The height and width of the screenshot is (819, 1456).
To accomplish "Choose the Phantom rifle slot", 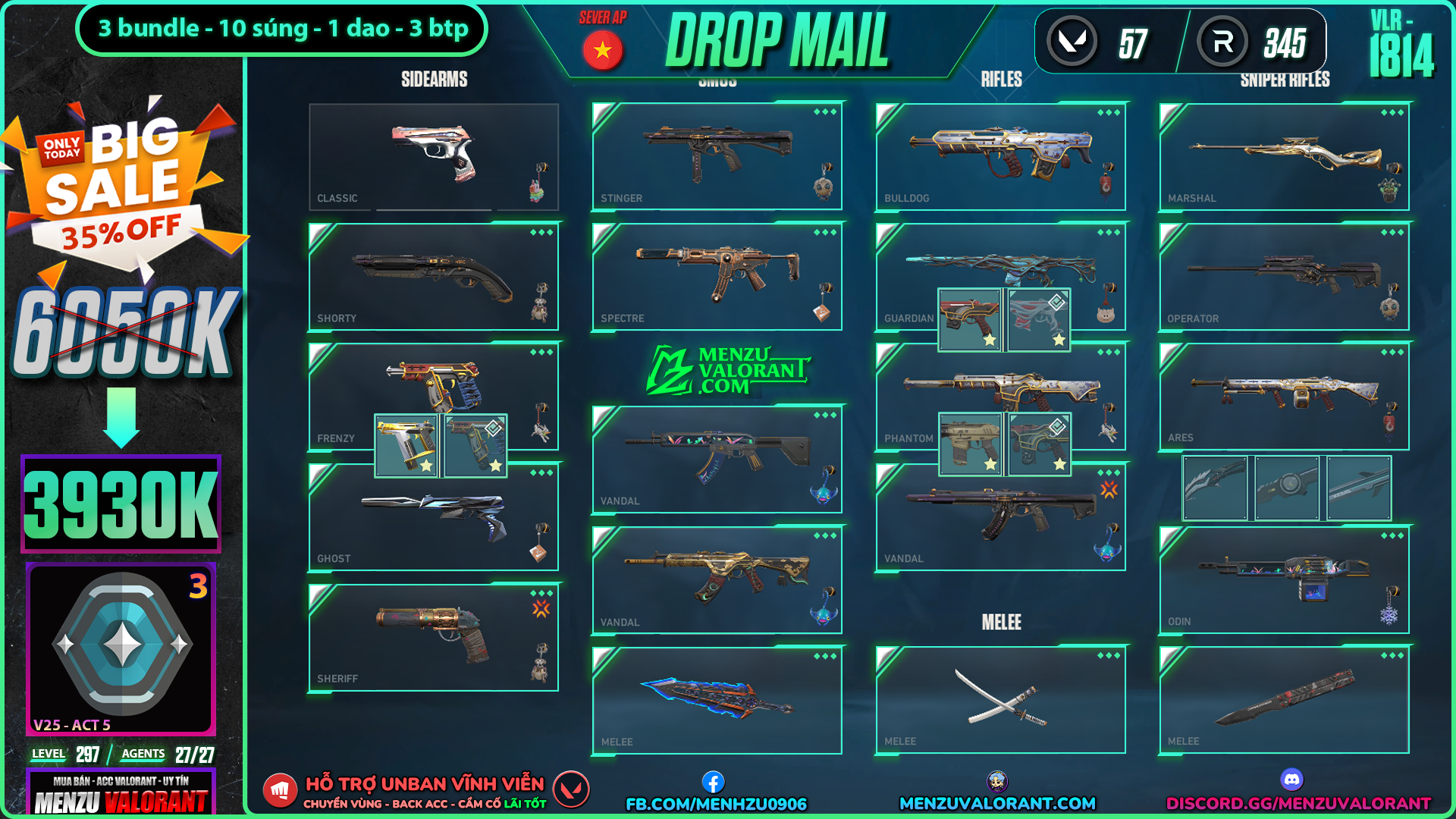I will 1000,388.
